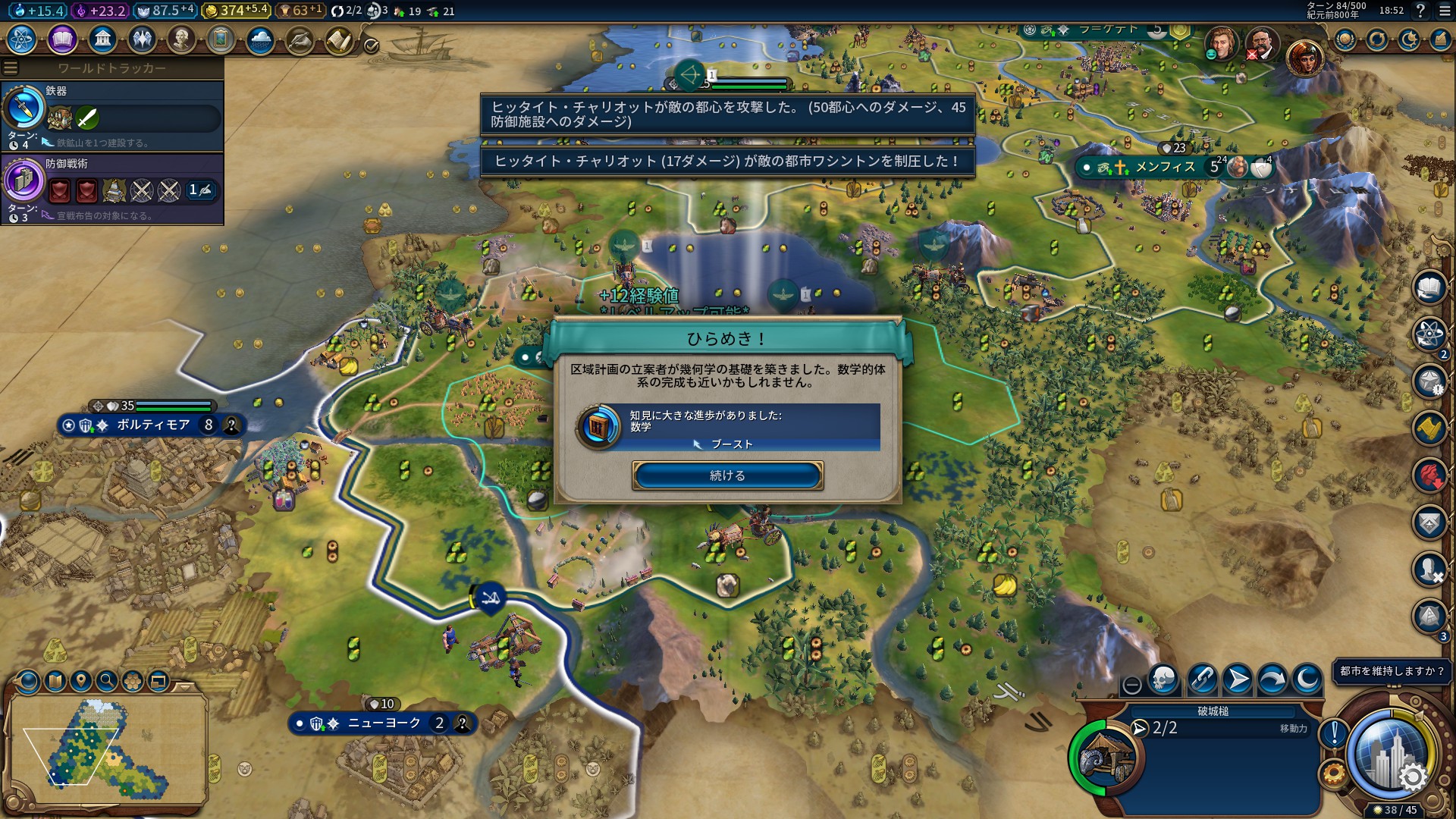
Task: Open the main menu hamburger button
Action: point(1445,11)
